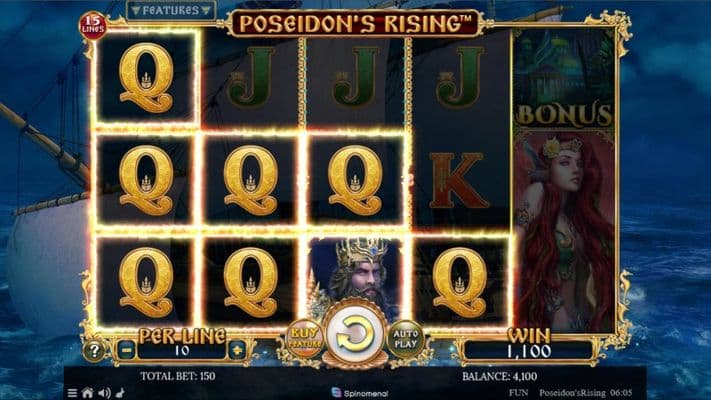Go to the home lobby icon

(88, 393)
